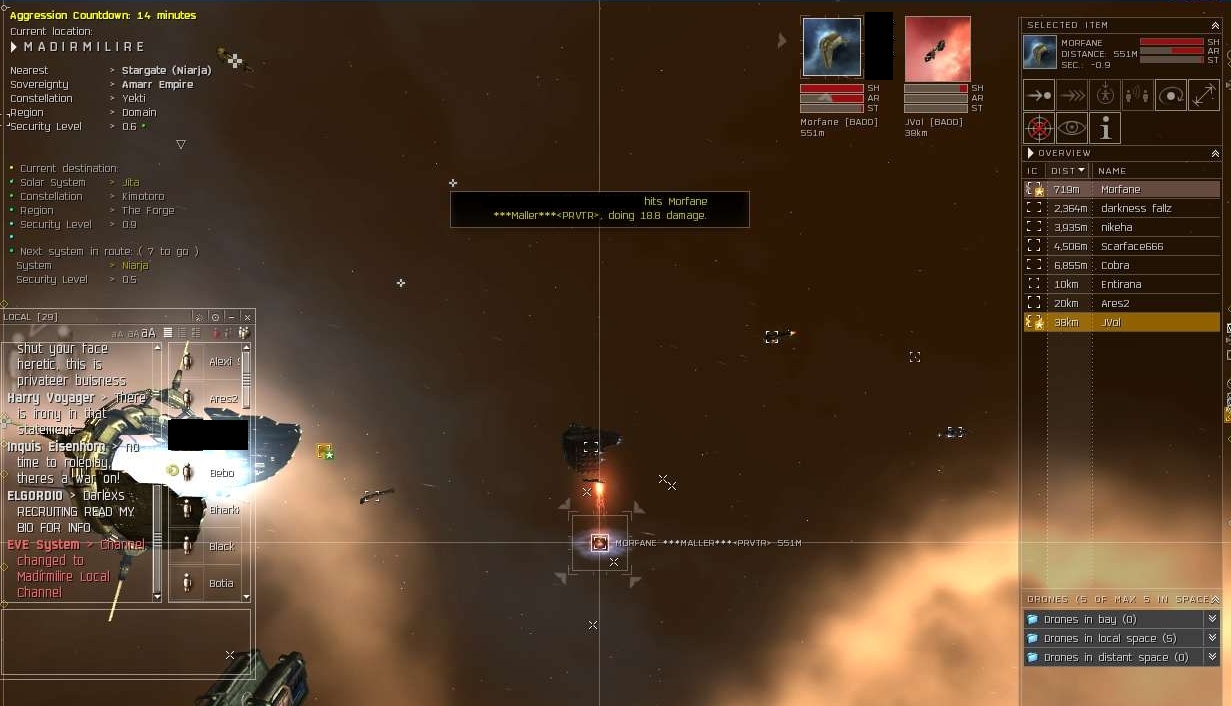This screenshot has width=1231, height=706.
Task: Select Entirana in the overview list
Action: (x=1121, y=284)
